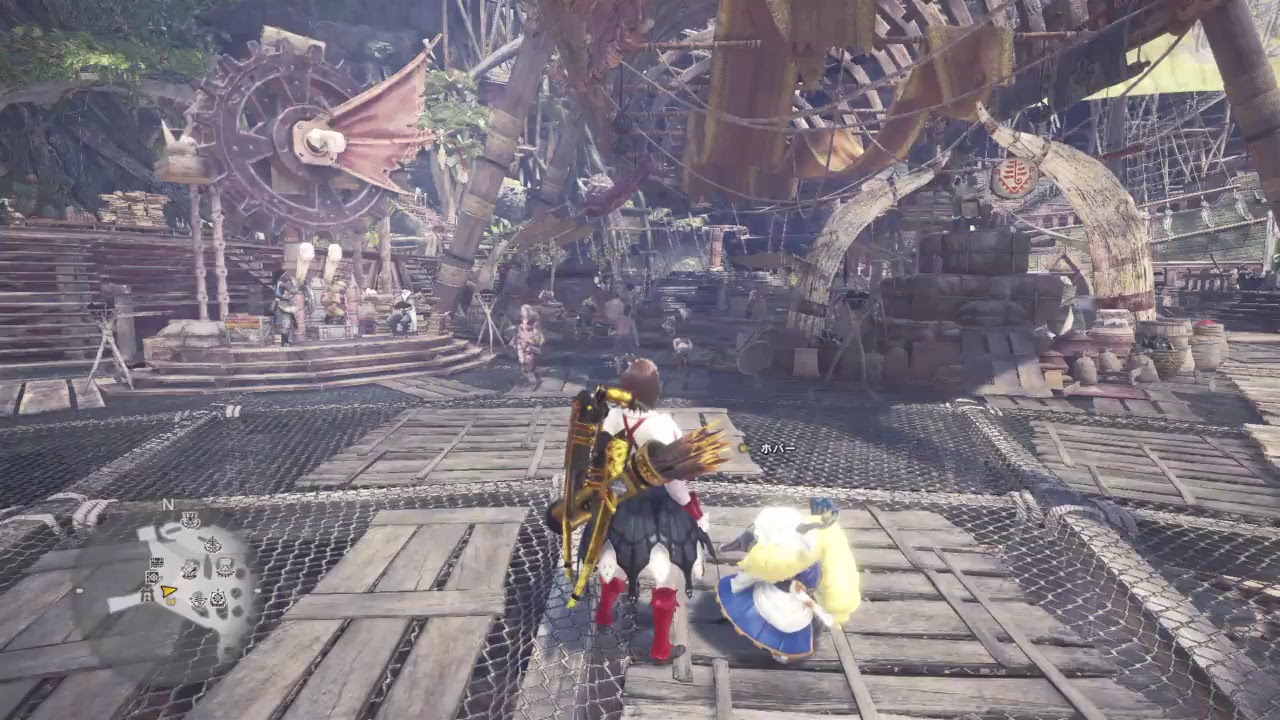Select the item box icon on the minimap
The height and width of the screenshot is (720, 1280).
151,577
